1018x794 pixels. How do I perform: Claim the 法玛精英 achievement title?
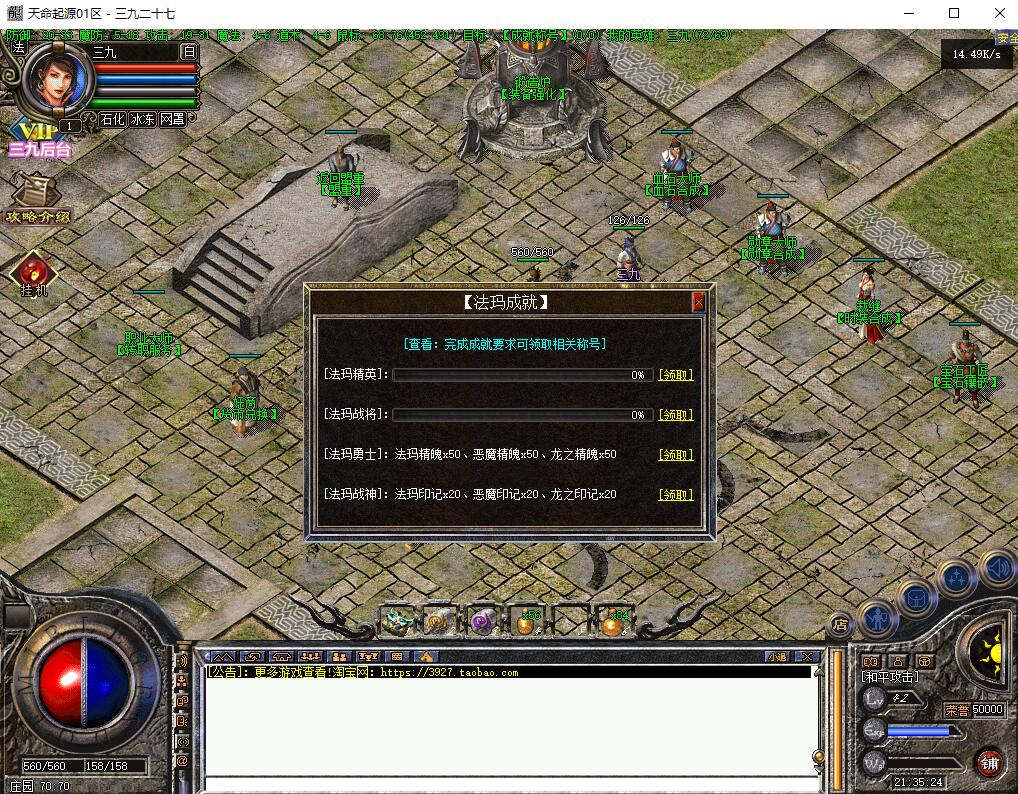(675, 375)
